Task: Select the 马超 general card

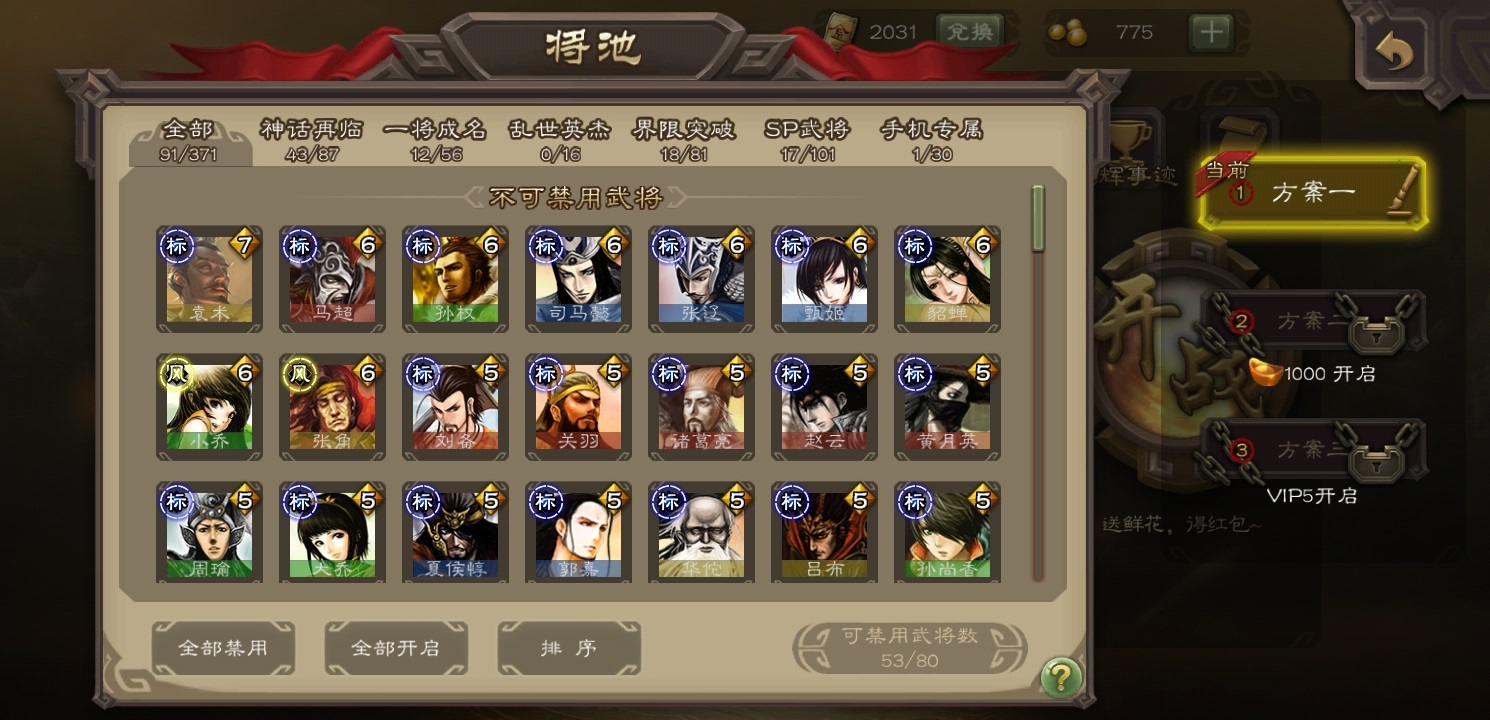Action: (x=332, y=279)
